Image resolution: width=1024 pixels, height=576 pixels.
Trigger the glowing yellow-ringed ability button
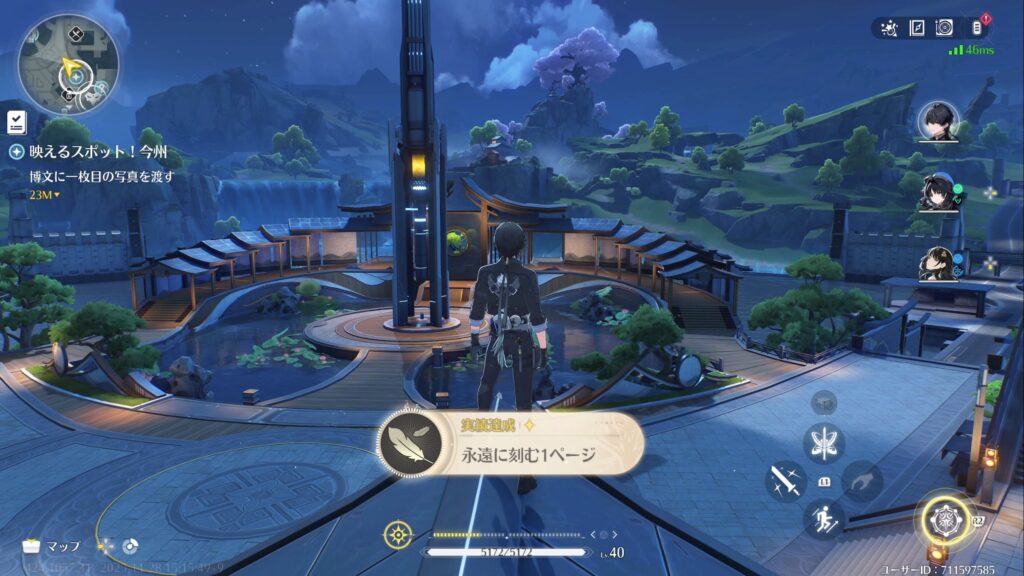click(941, 518)
